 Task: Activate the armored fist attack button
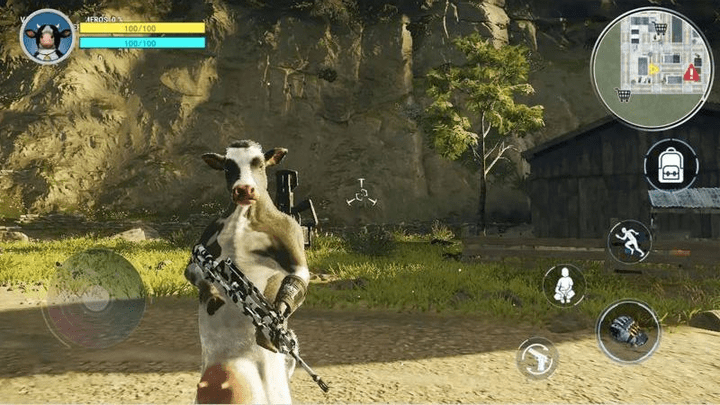click(x=628, y=331)
